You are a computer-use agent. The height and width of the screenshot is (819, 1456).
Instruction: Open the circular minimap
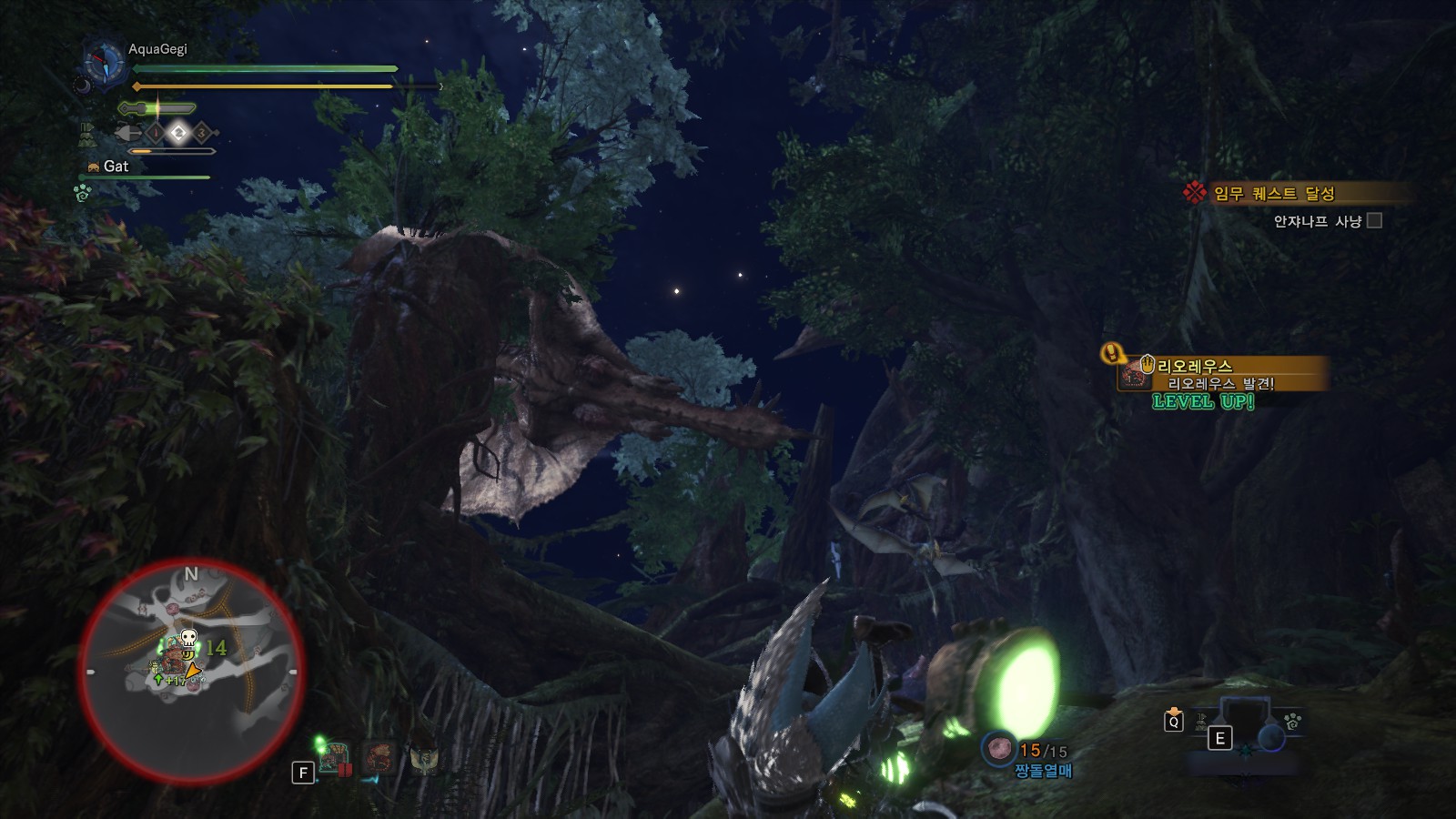[x=191, y=671]
